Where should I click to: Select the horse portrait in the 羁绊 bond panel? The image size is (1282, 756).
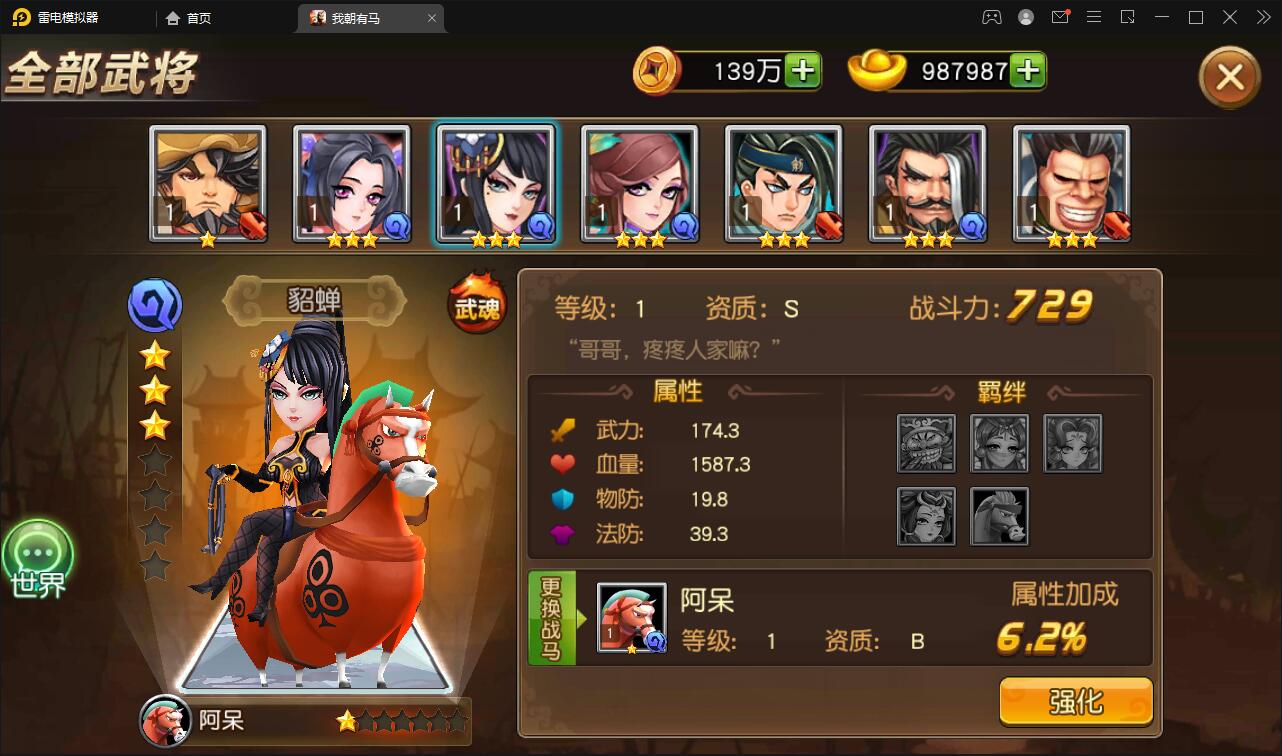(x=998, y=516)
